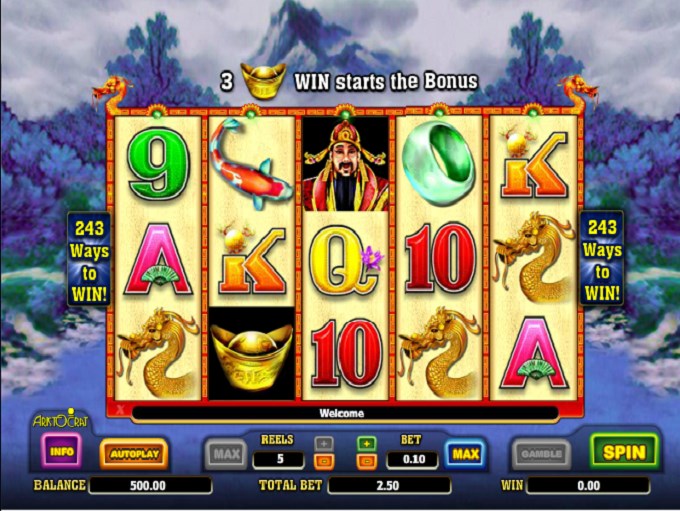680x511 pixels.
Task: Click the grey GAMBLE button
Action: [x=541, y=454]
